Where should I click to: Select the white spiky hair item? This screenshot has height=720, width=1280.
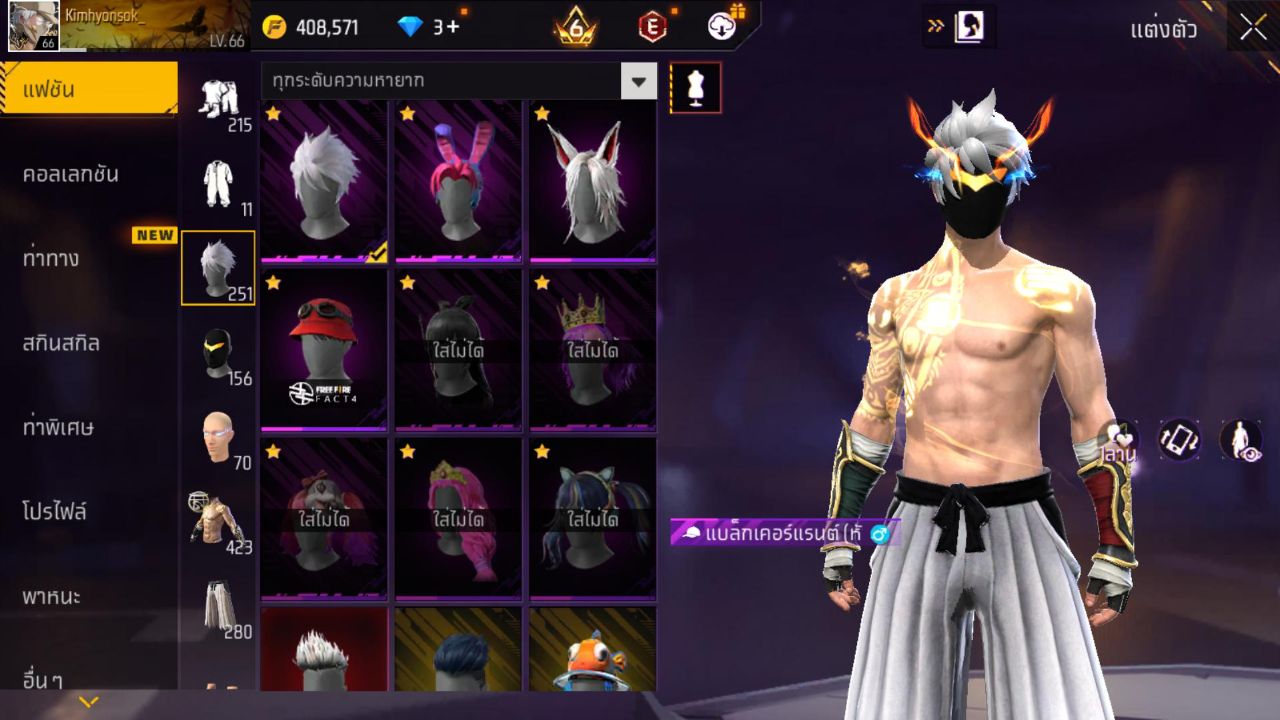[324, 182]
